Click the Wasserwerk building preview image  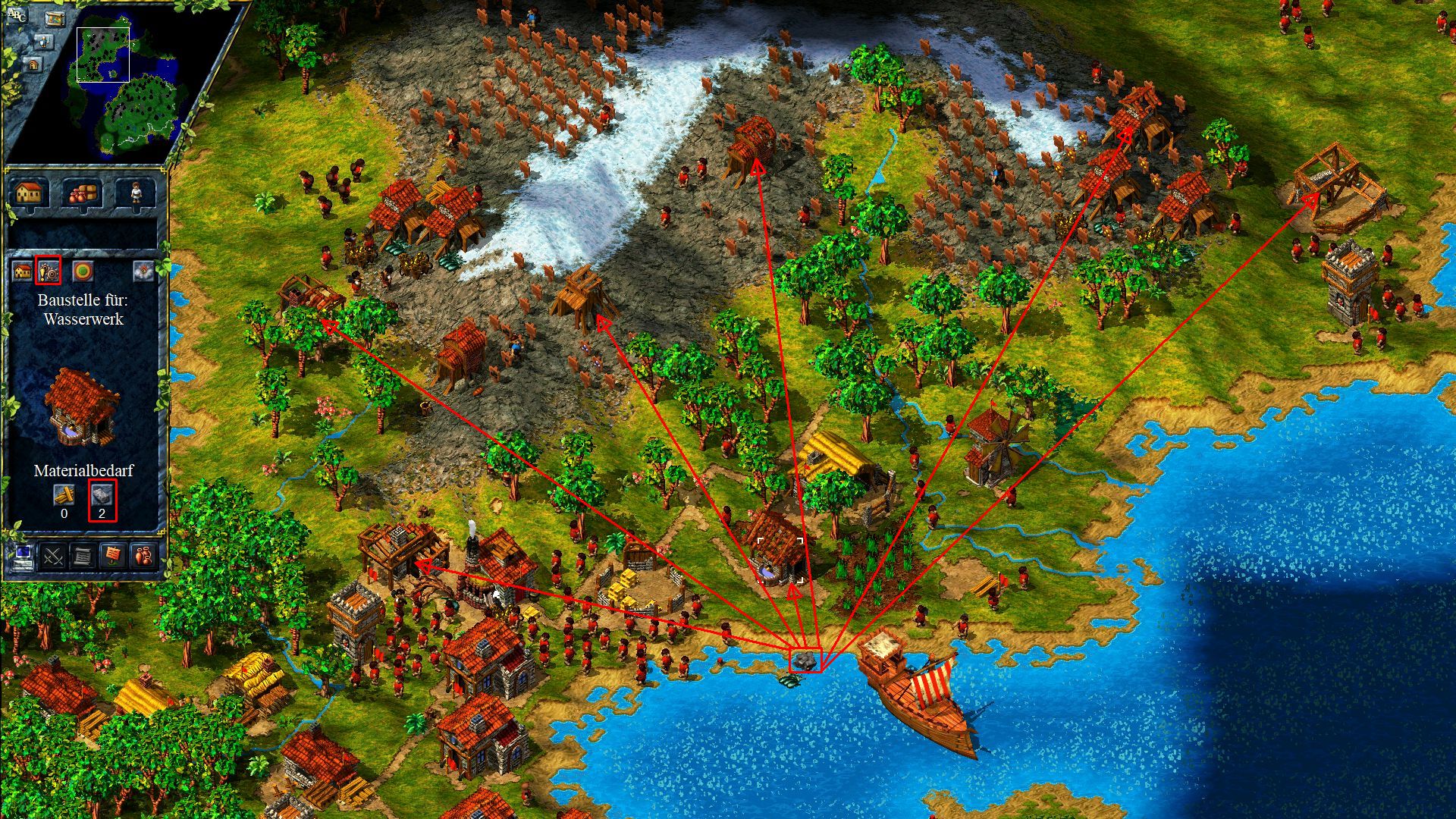point(82,404)
